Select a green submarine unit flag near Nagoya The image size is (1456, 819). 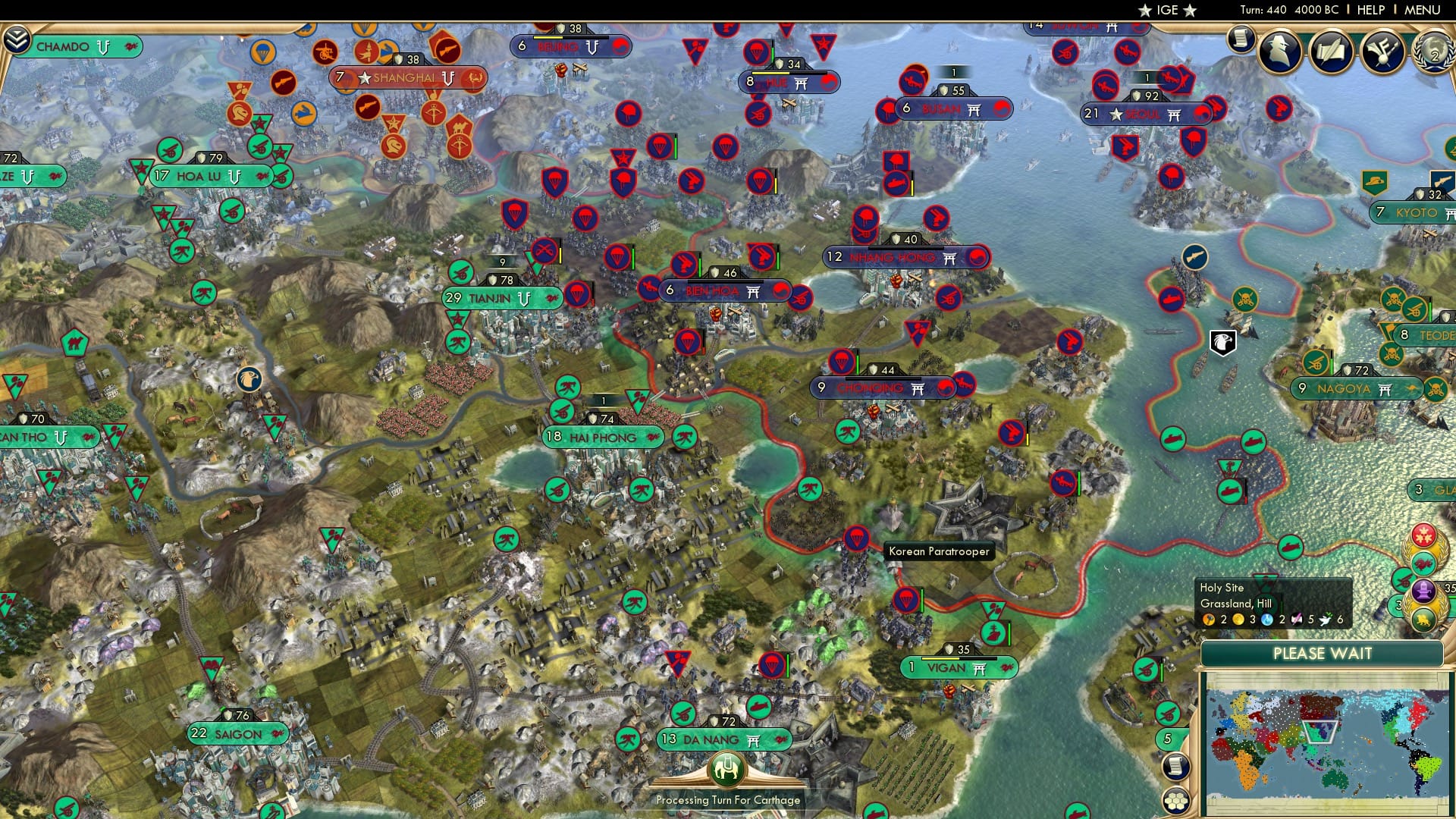coord(1254,440)
